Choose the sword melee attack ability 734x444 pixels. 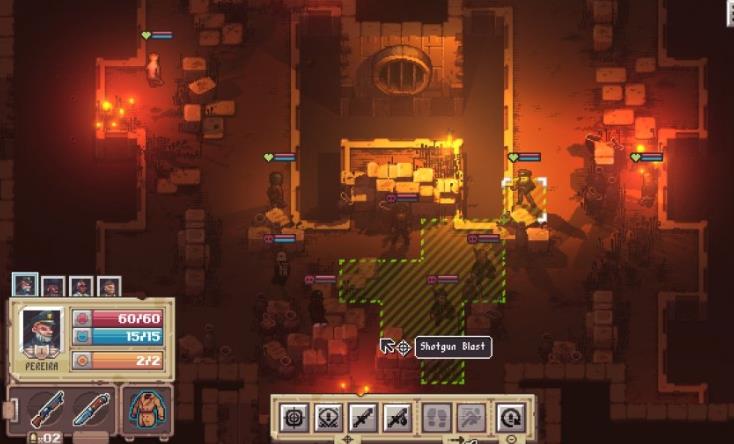pos(362,416)
